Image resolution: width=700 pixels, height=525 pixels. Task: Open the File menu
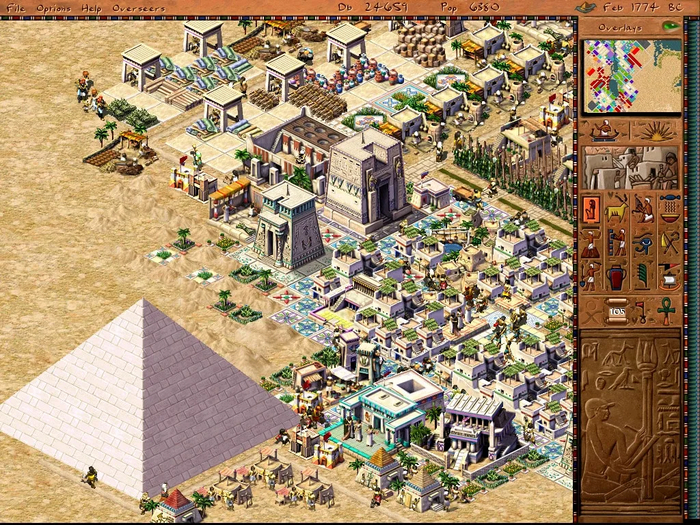(x=16, y=8)
